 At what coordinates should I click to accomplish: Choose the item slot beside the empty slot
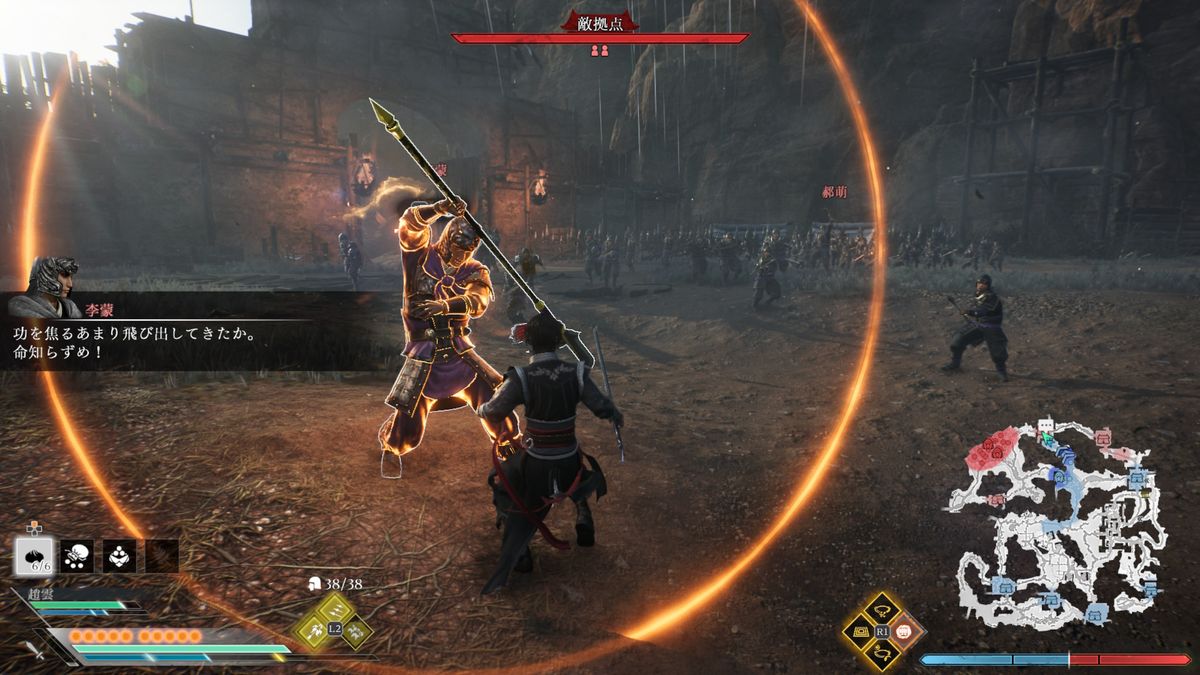[120, 556]
